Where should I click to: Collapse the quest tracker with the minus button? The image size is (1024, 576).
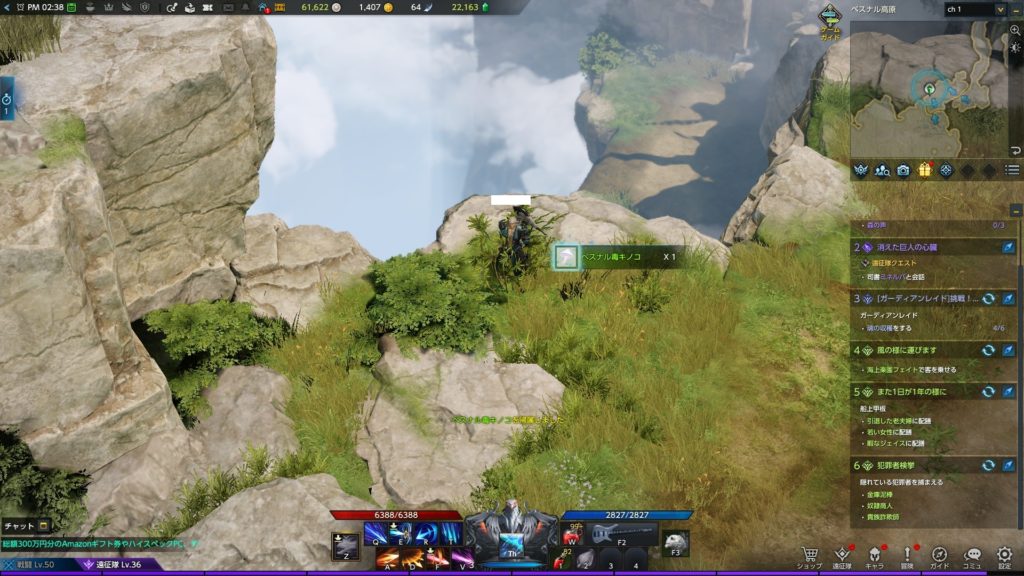pos(1015,210)
